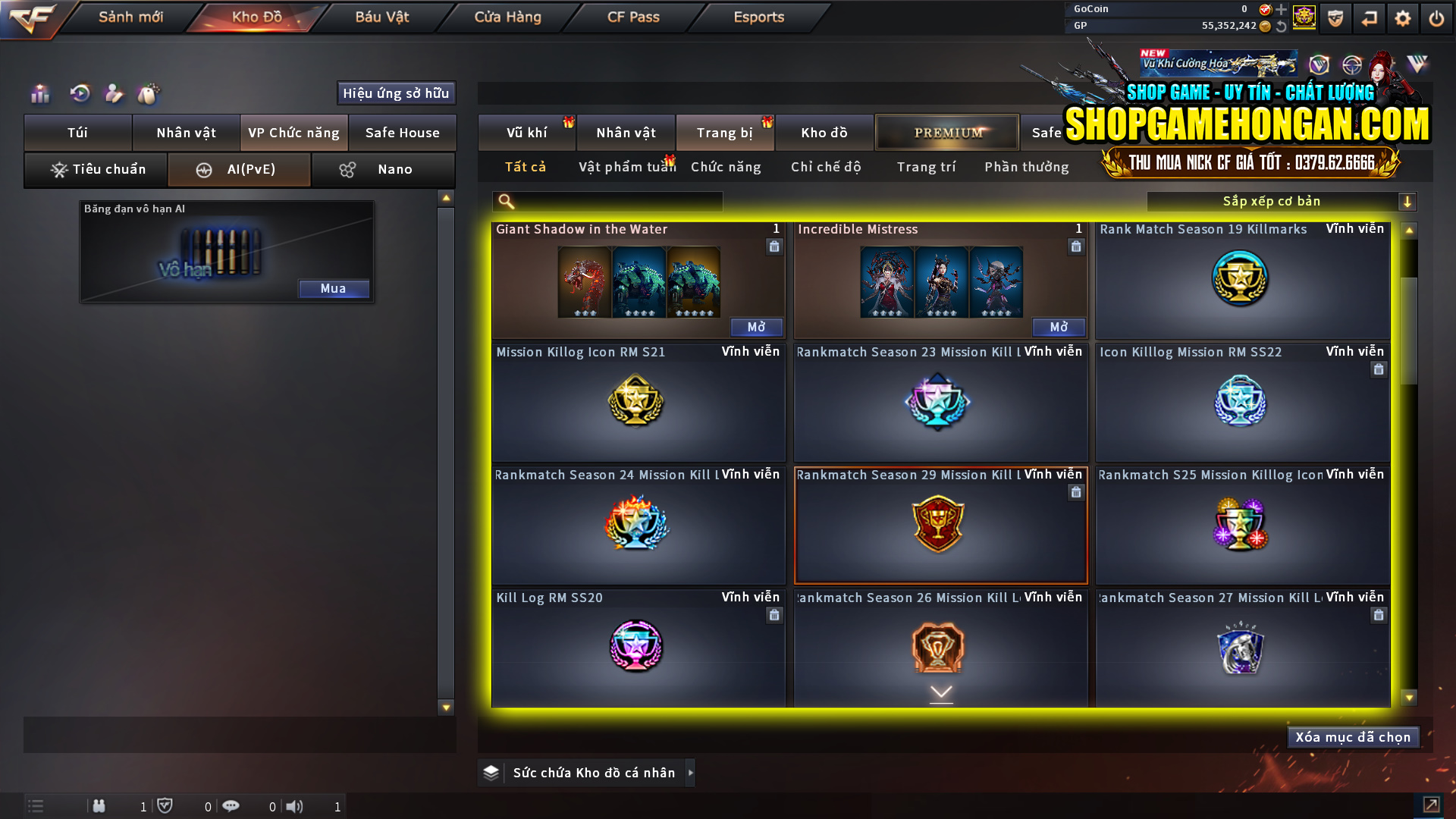1456x819 pixels.
Task: Click the friends icon on the bottom status bar
Action: point(99,806)
